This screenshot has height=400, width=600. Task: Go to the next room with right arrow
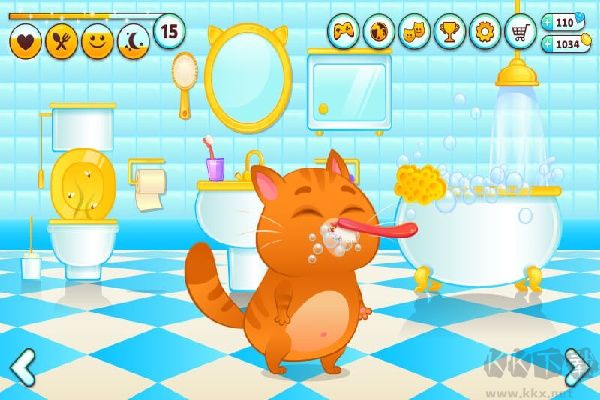pyautogui.click(x=576, y=366)
